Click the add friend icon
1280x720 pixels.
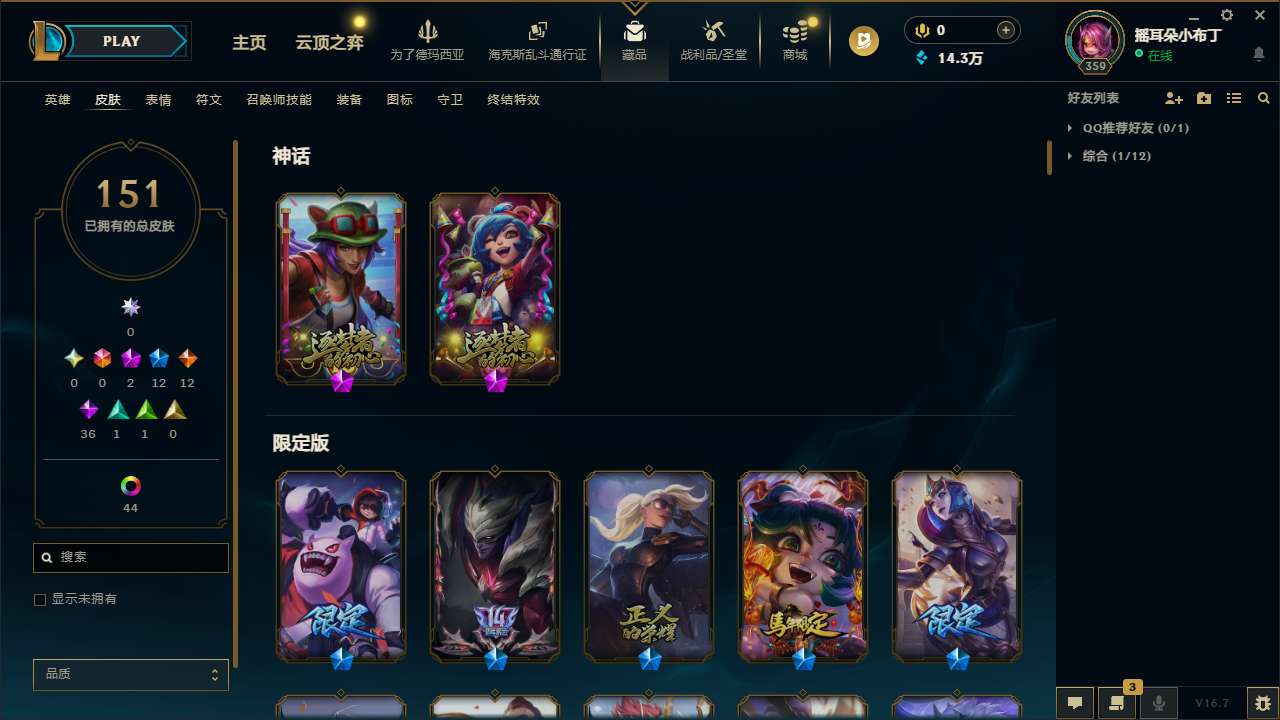click(1172, 98)
